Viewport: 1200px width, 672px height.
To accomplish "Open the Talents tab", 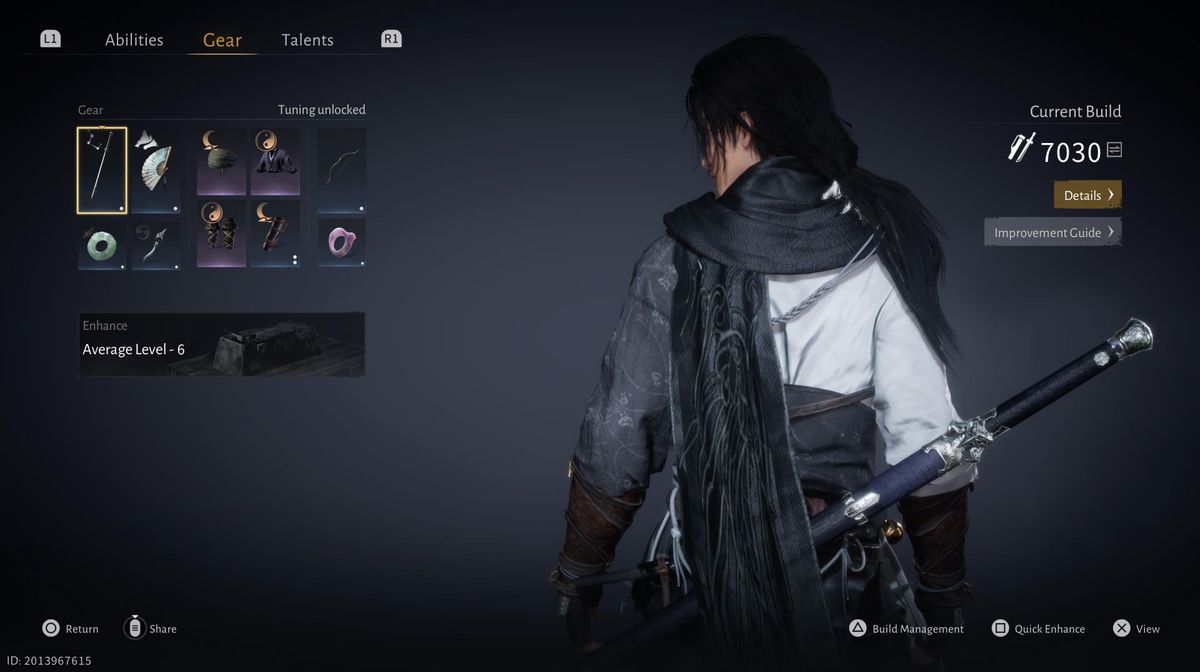I will pos(307,40).
